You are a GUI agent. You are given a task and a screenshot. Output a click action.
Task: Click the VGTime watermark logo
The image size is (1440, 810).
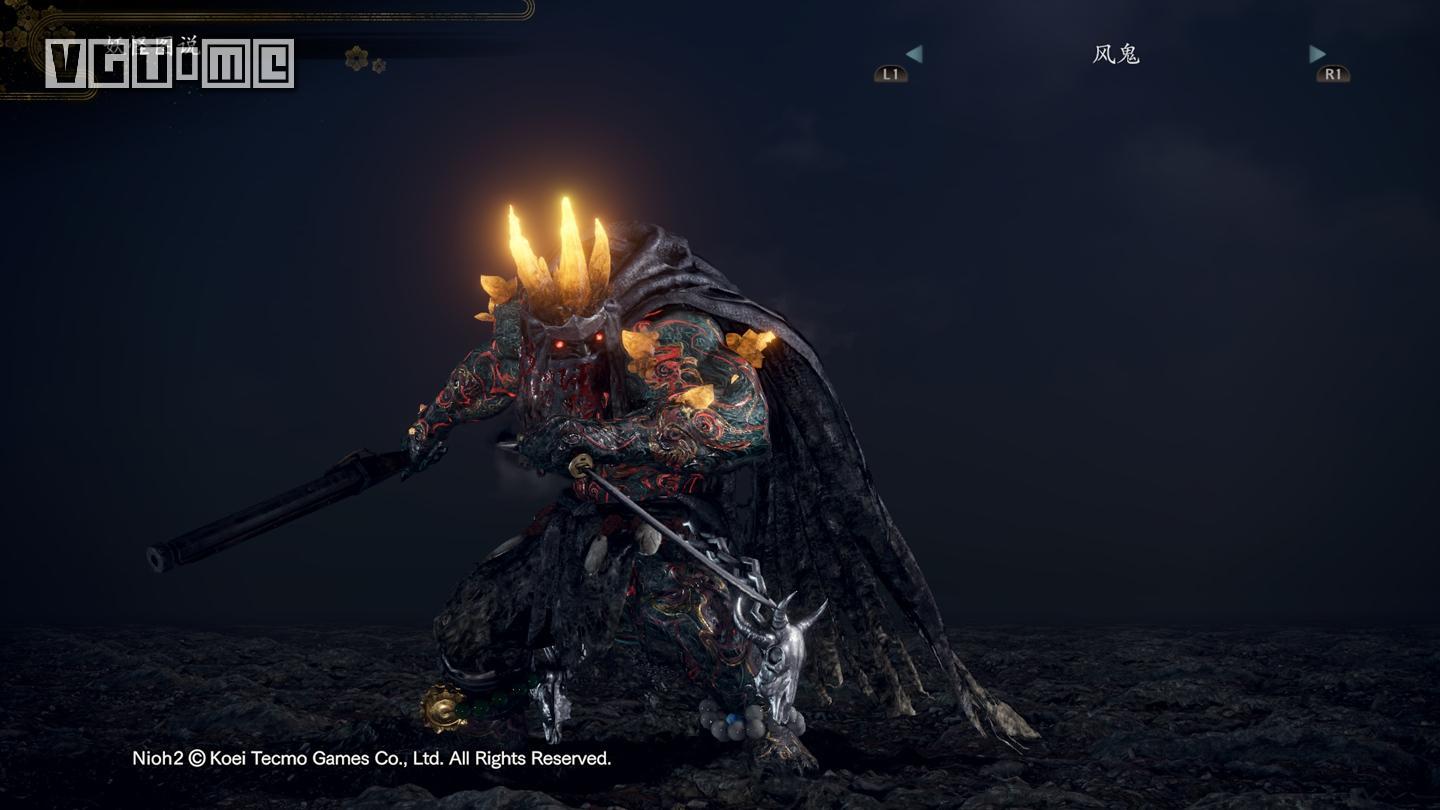pyautogui.click(x=169, y=64)
